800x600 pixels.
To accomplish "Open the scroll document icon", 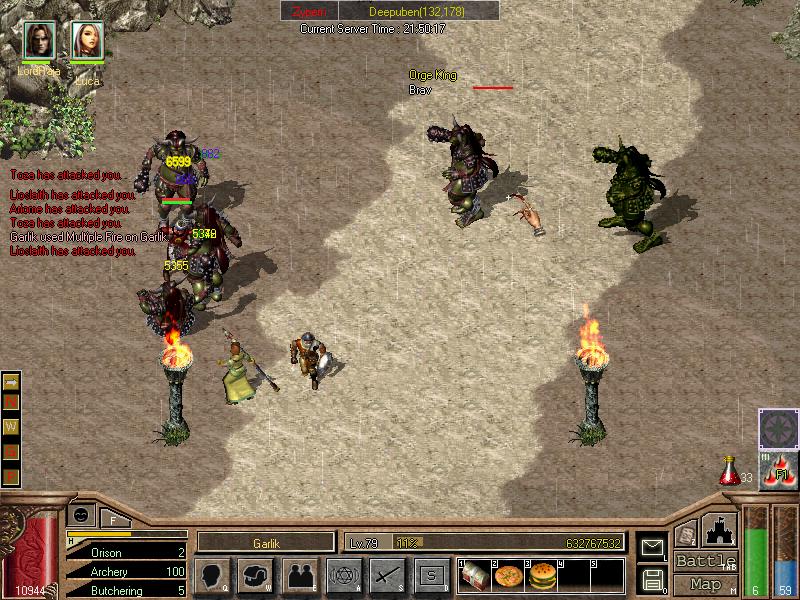I will (x=686, y=535).
